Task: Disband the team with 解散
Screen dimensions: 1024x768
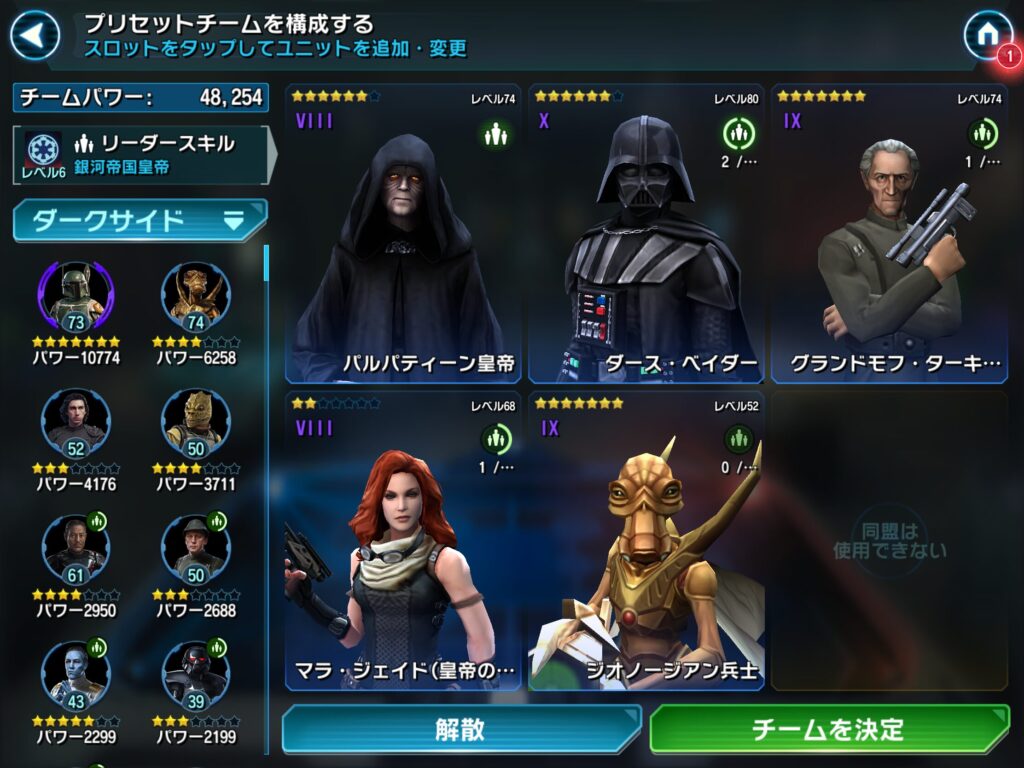Action: [461, 729]
